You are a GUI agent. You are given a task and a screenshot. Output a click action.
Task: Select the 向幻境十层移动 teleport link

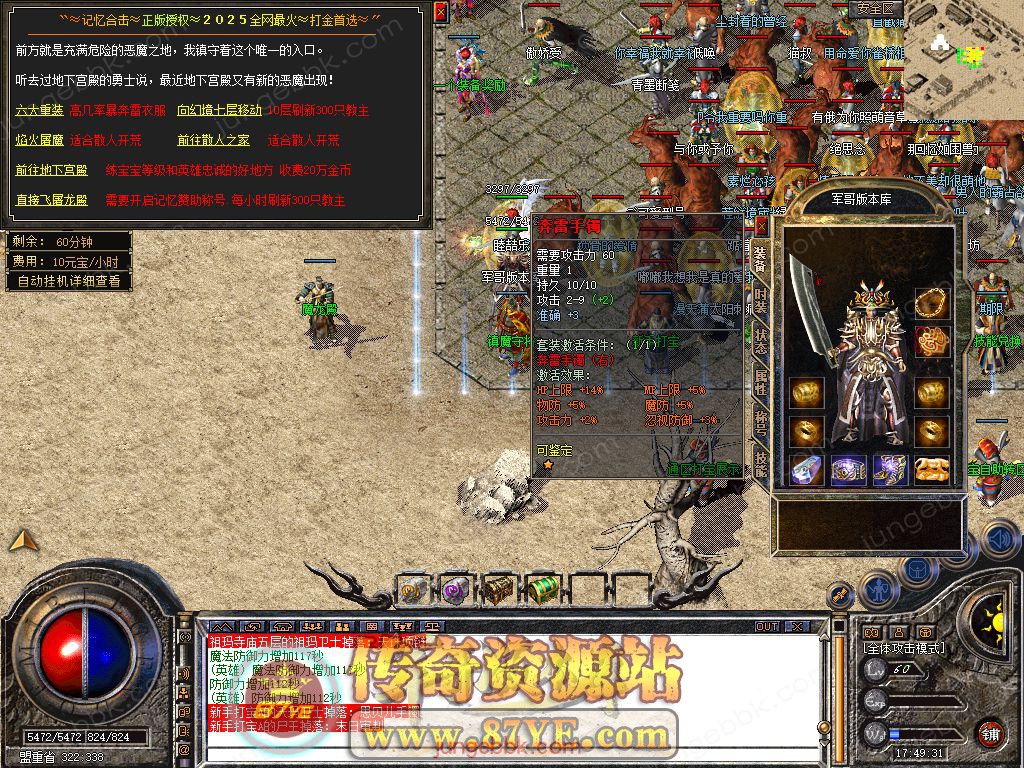(x=218, y=111)
